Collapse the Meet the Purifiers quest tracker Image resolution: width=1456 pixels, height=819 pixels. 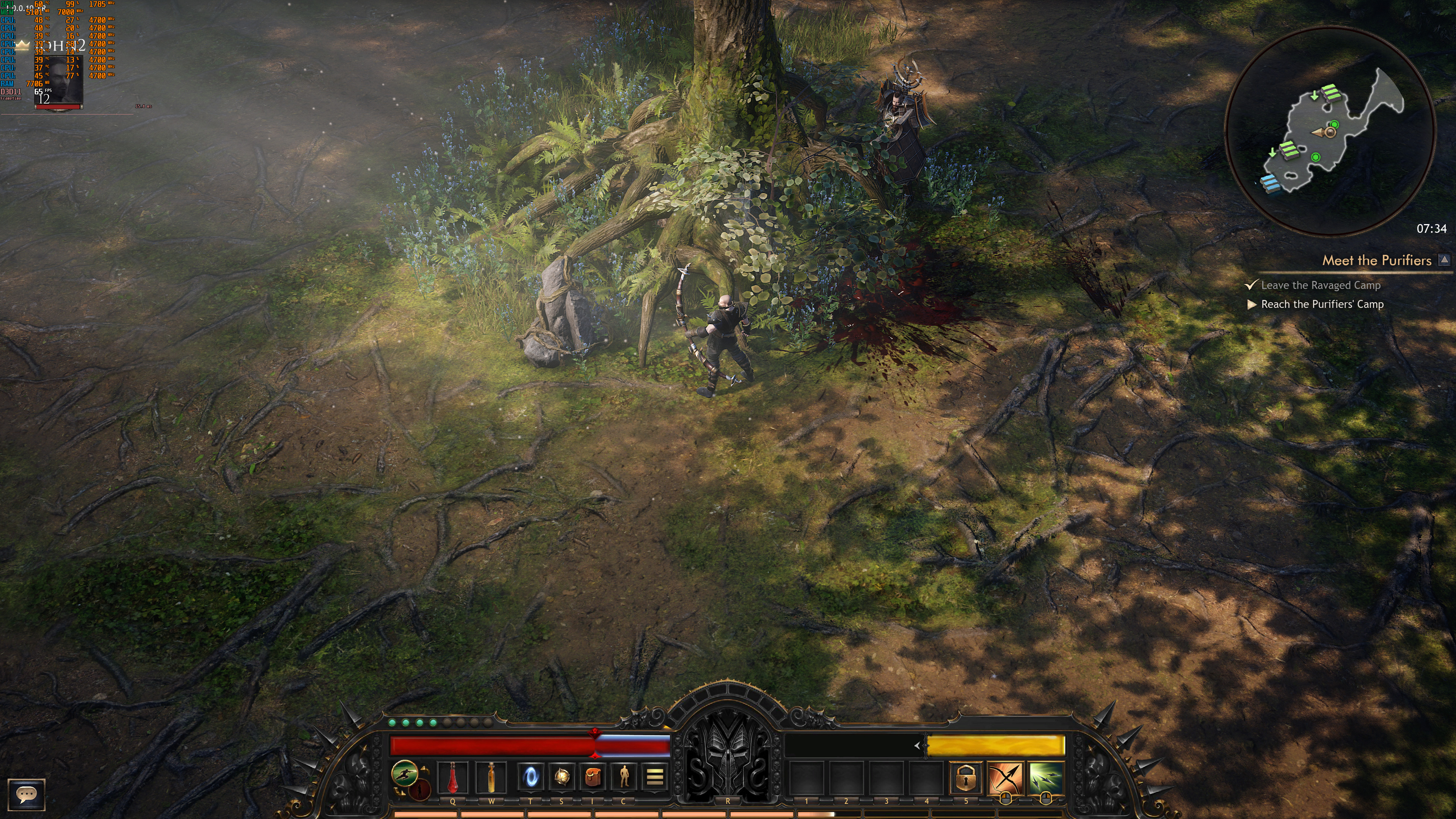click(x=1444, y=259)
